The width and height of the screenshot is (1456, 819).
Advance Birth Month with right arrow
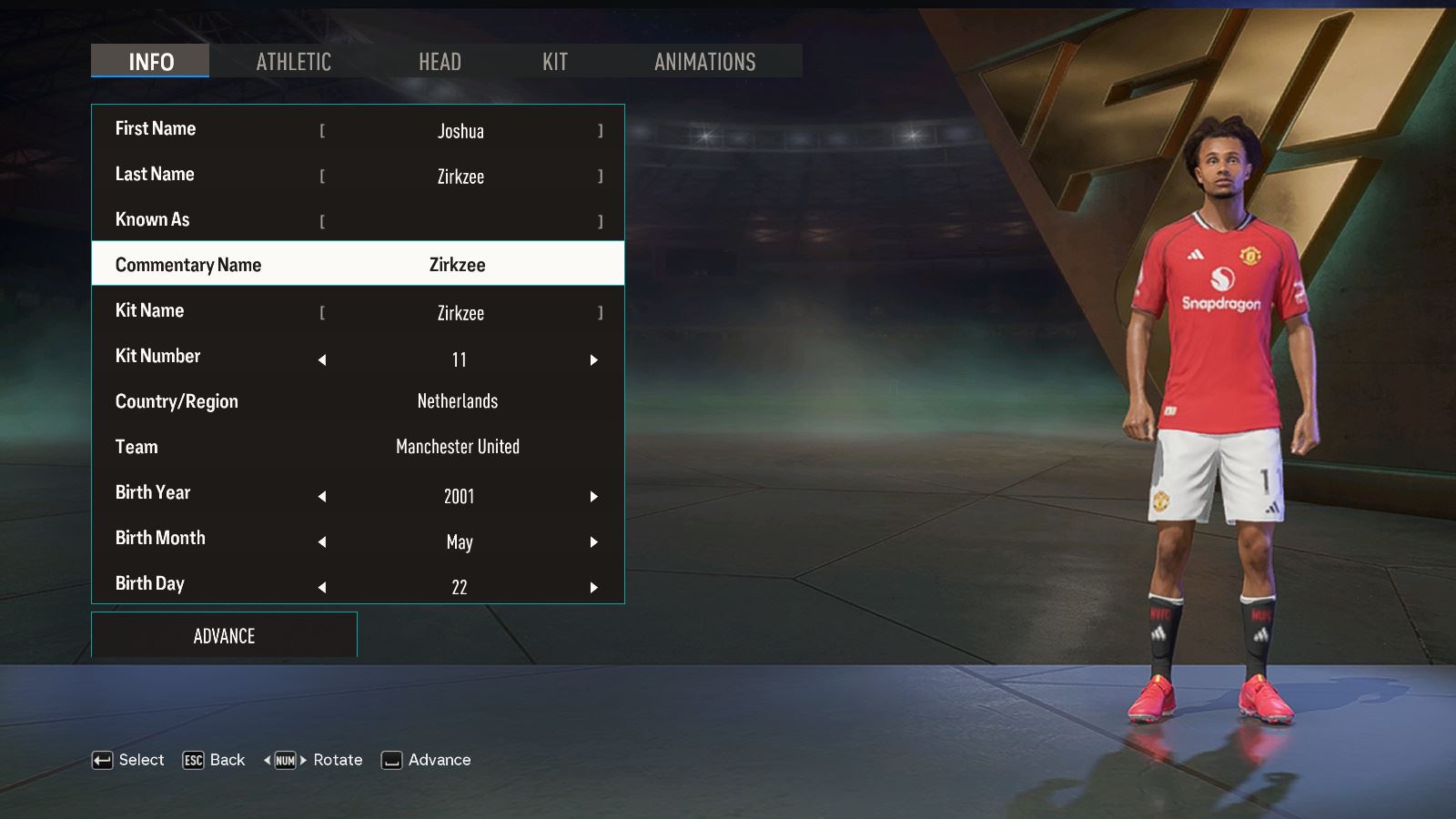tap(593, 542)
